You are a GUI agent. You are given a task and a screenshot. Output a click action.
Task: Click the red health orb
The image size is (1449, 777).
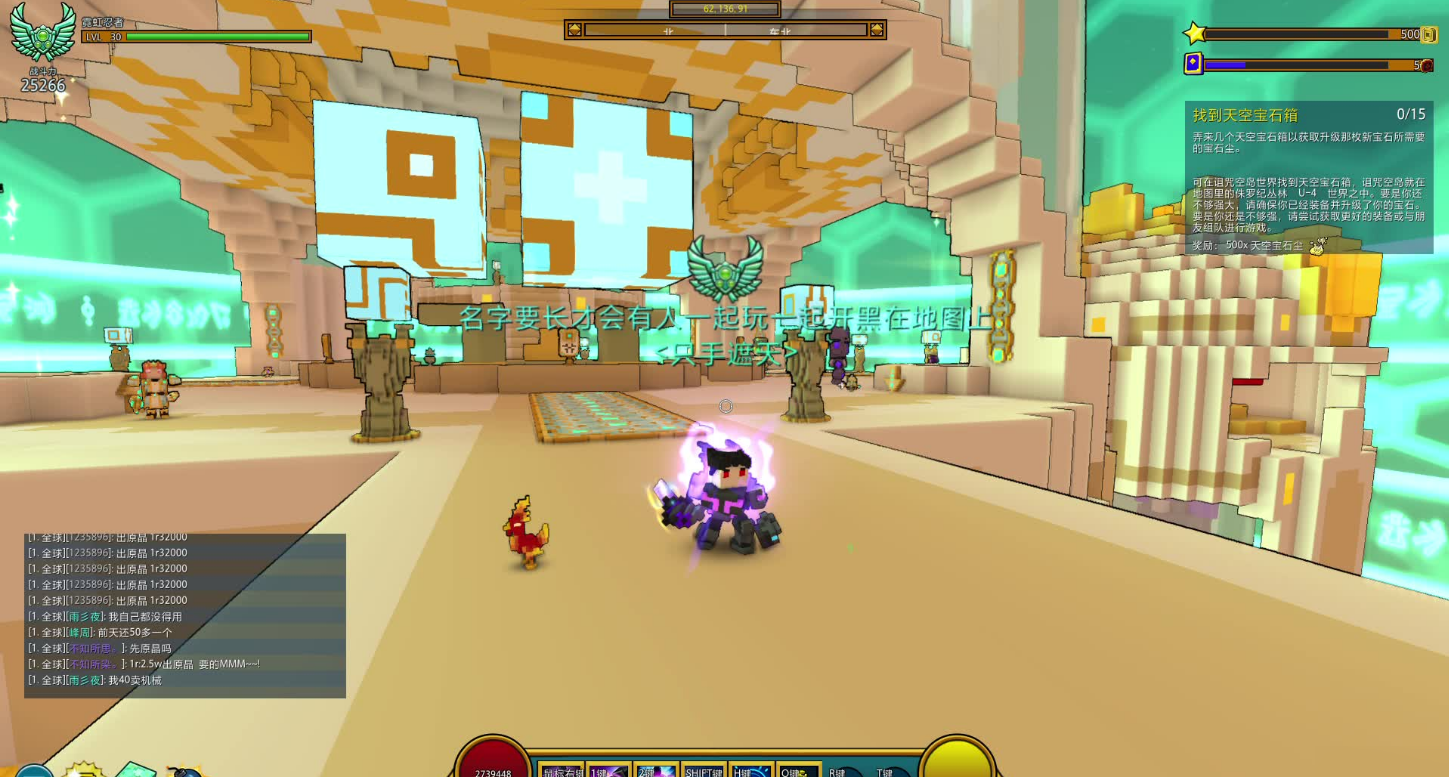(x=493, y=764)
